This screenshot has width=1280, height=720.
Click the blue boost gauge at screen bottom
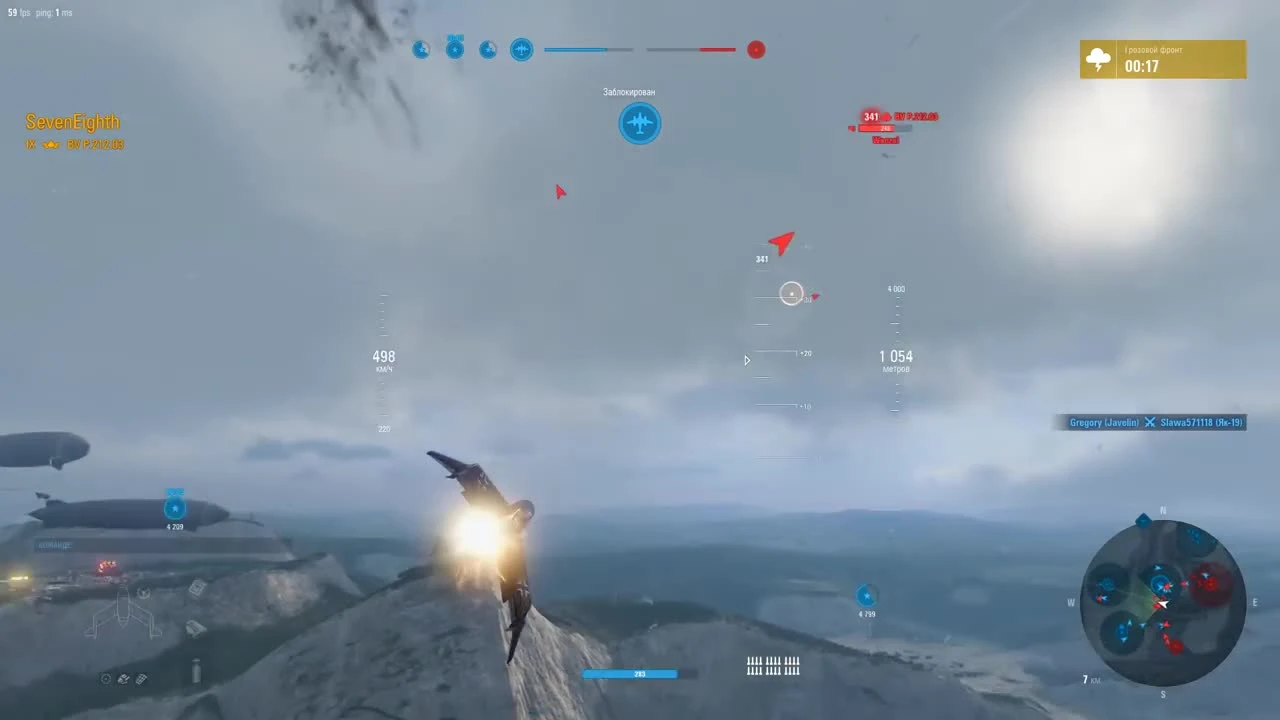point(629,673)
